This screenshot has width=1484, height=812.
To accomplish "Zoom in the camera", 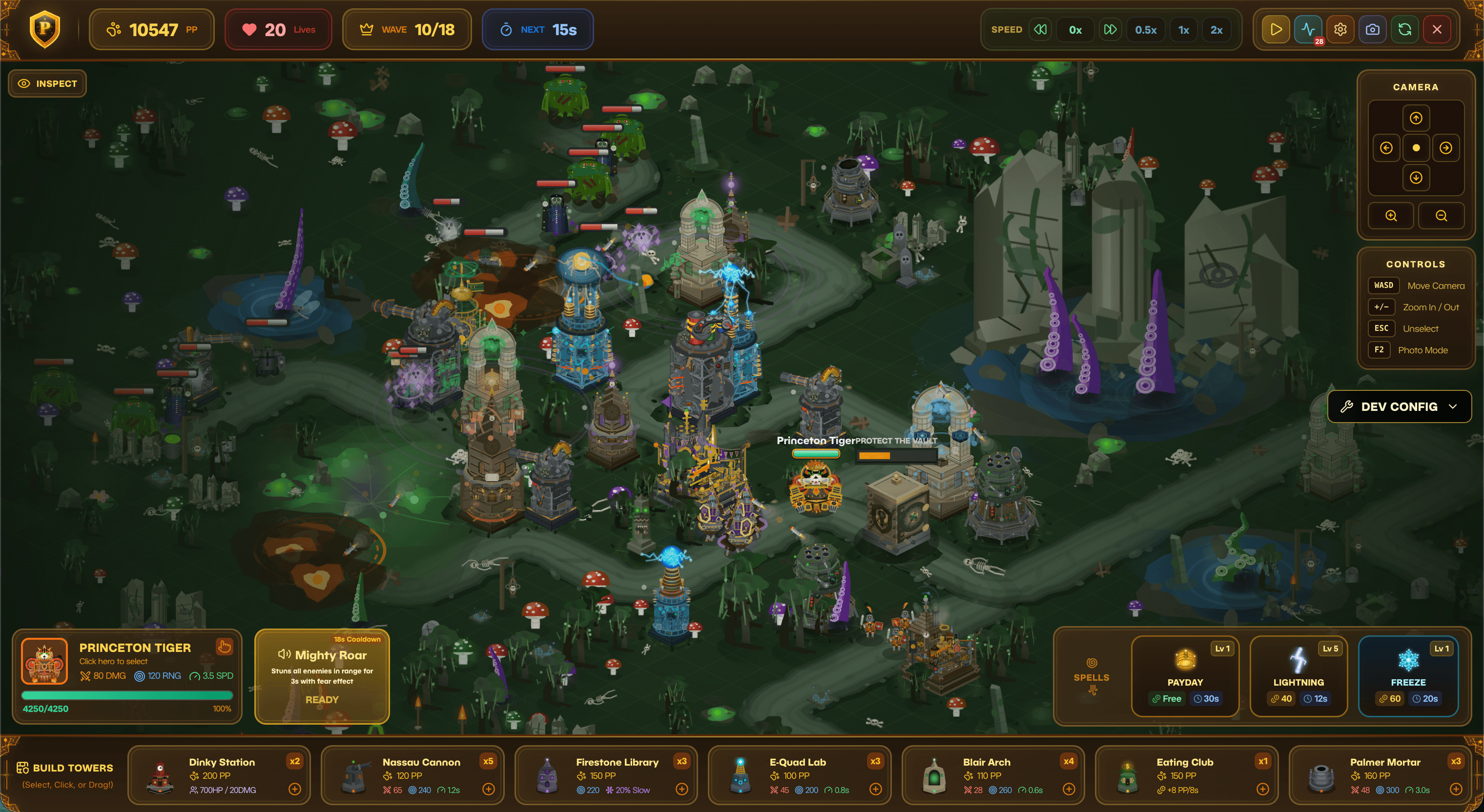I will click(1391, 216).
